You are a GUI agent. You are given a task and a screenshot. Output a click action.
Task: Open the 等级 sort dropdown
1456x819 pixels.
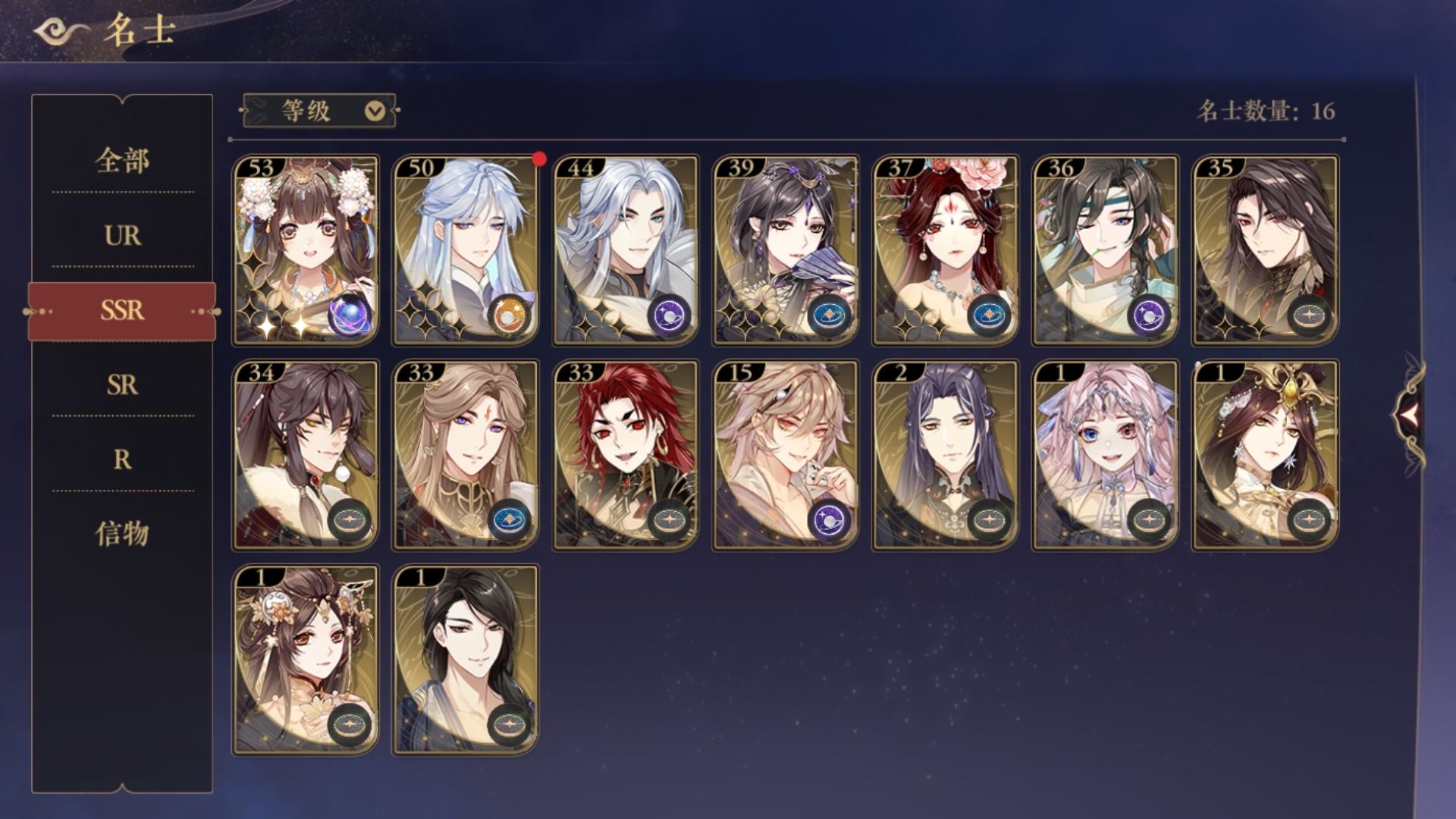319,111
